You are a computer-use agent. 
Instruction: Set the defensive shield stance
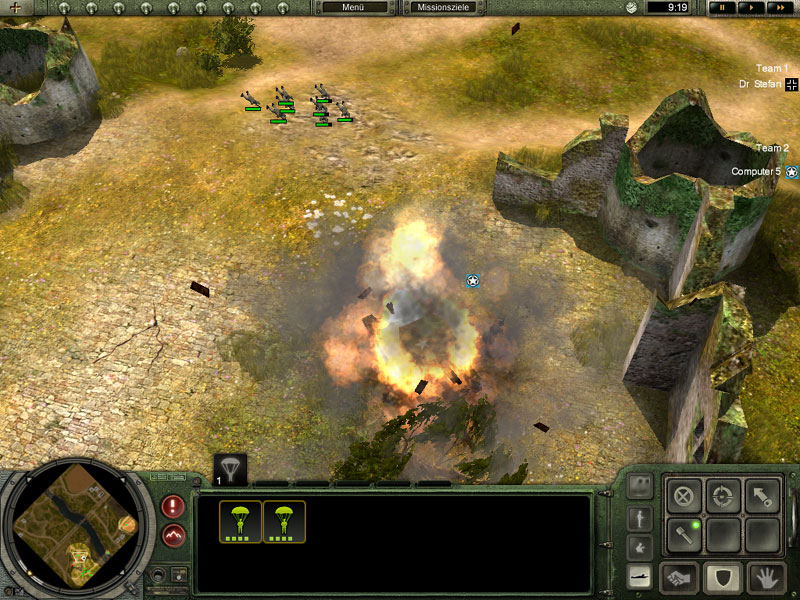pyautogui.click(x=723, y=577)
